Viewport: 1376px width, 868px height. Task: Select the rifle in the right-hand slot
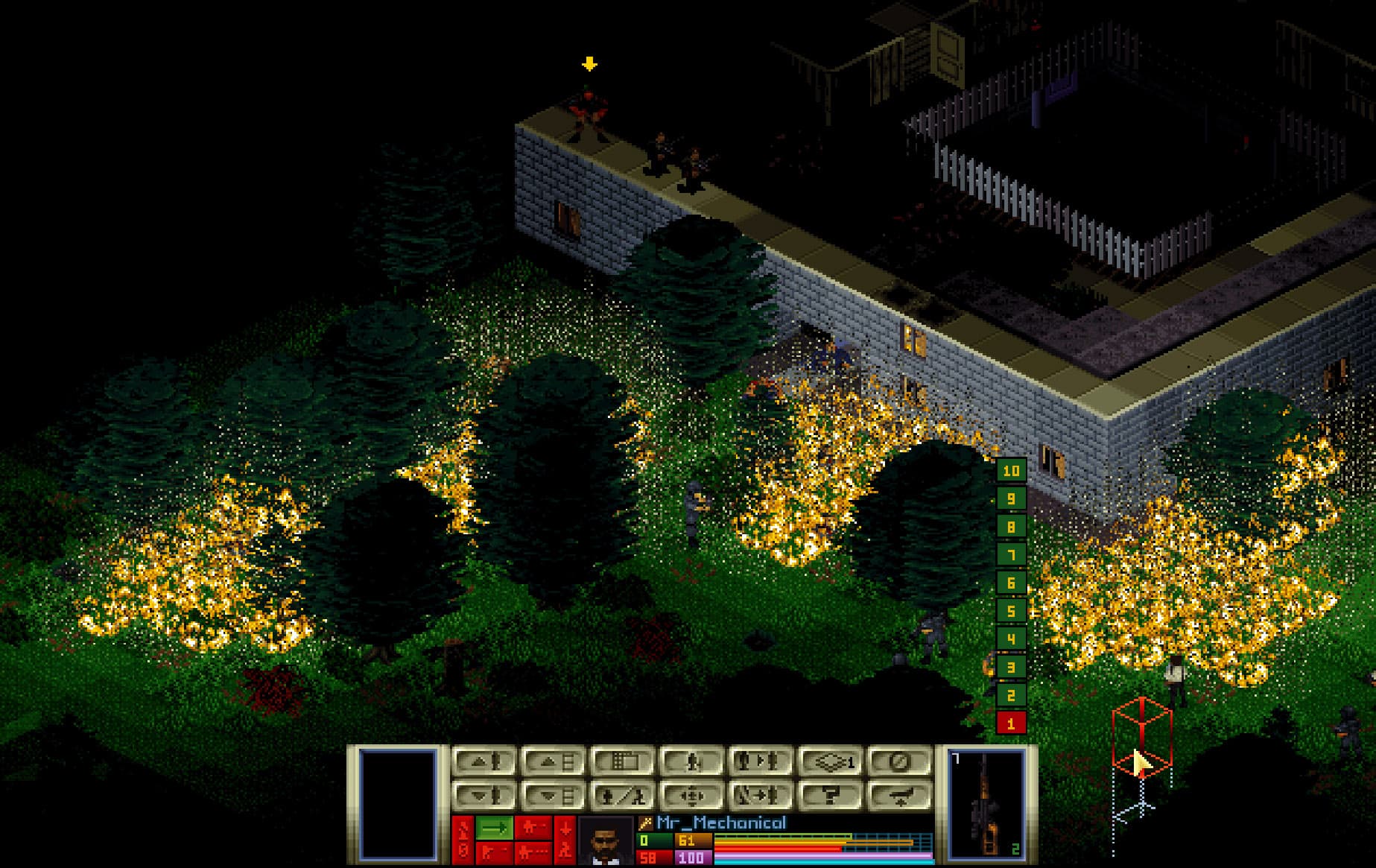pos(986,803)
